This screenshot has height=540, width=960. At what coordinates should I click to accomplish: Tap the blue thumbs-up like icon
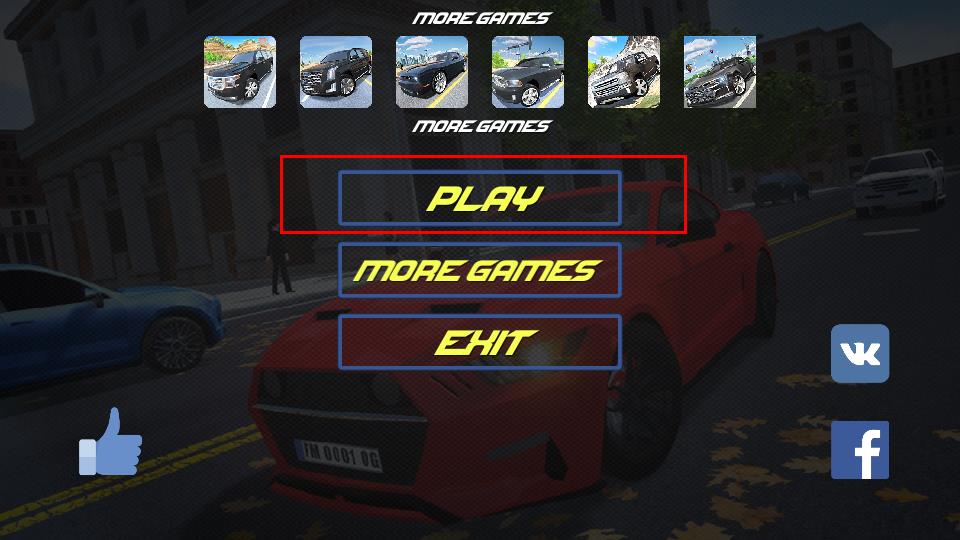tap(111, 442)
